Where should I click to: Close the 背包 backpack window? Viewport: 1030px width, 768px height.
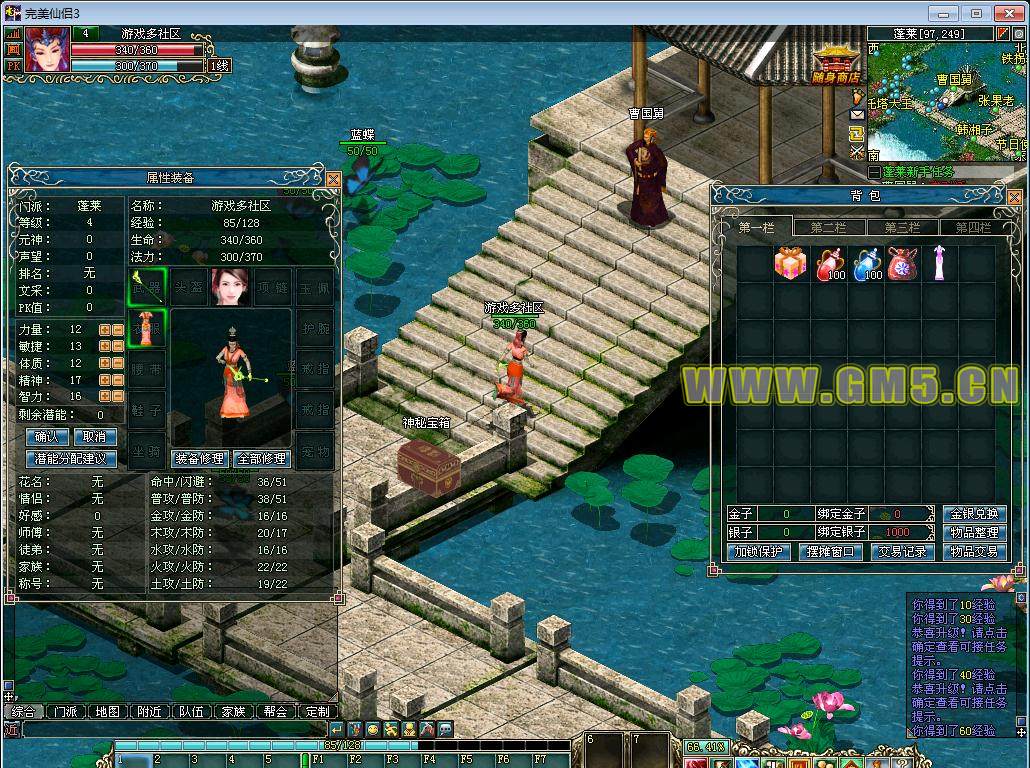(1017, 197)
